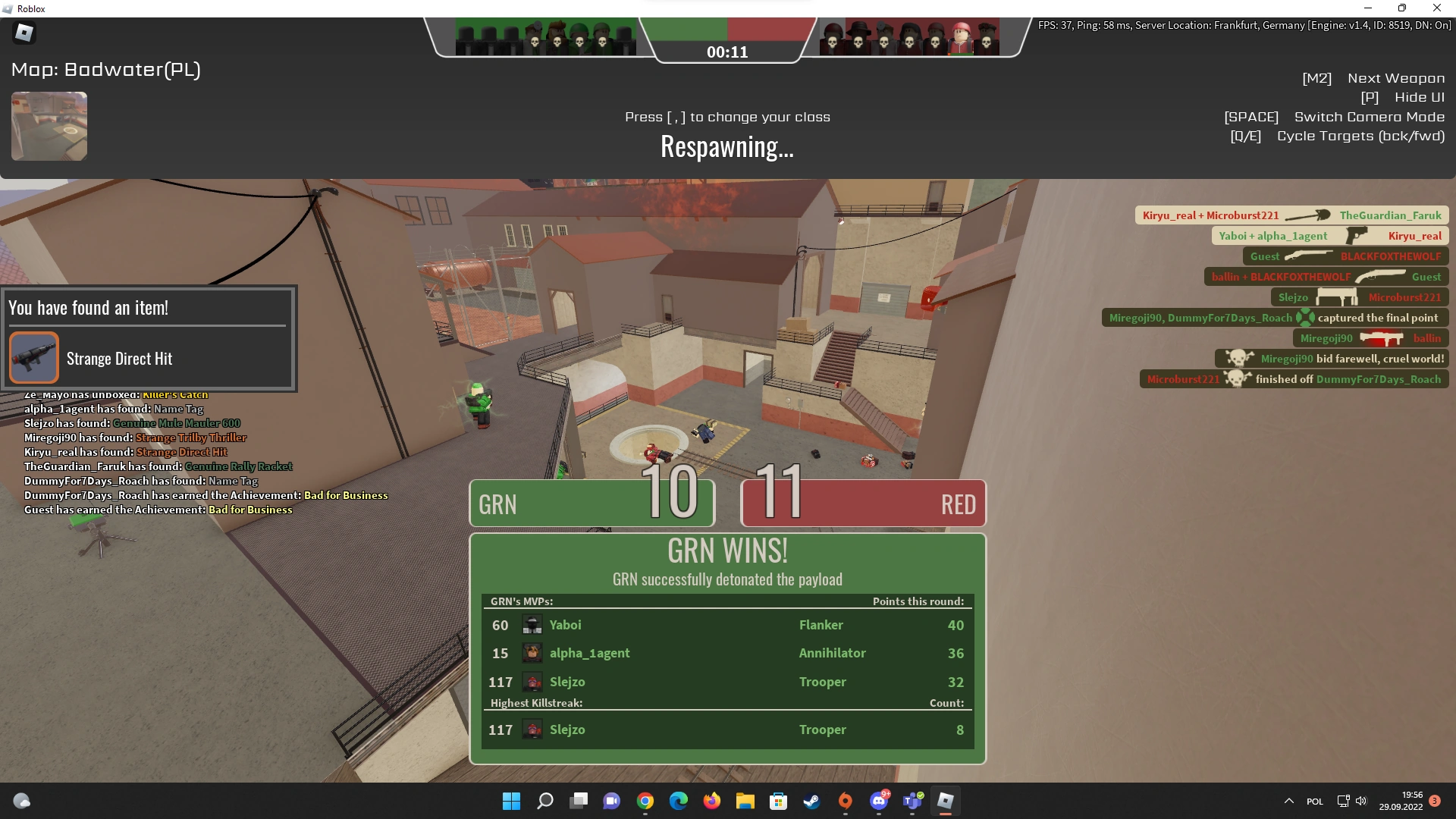Viewport: 1456px width, 819px height.
Task: Launch Steam from the taskbar
Action: click(x=811, y=801)
